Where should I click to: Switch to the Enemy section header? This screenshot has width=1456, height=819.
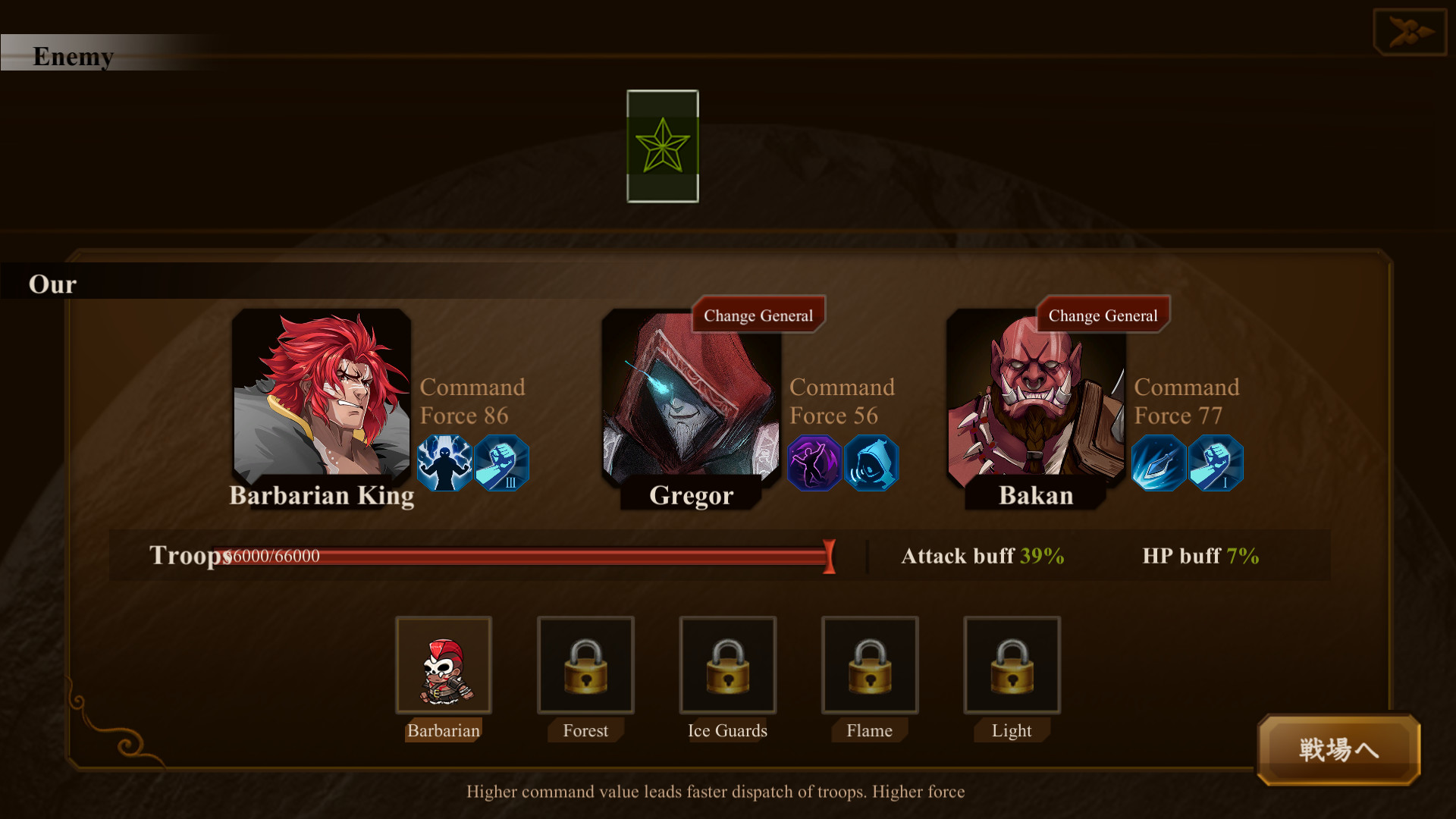(74, 56)
